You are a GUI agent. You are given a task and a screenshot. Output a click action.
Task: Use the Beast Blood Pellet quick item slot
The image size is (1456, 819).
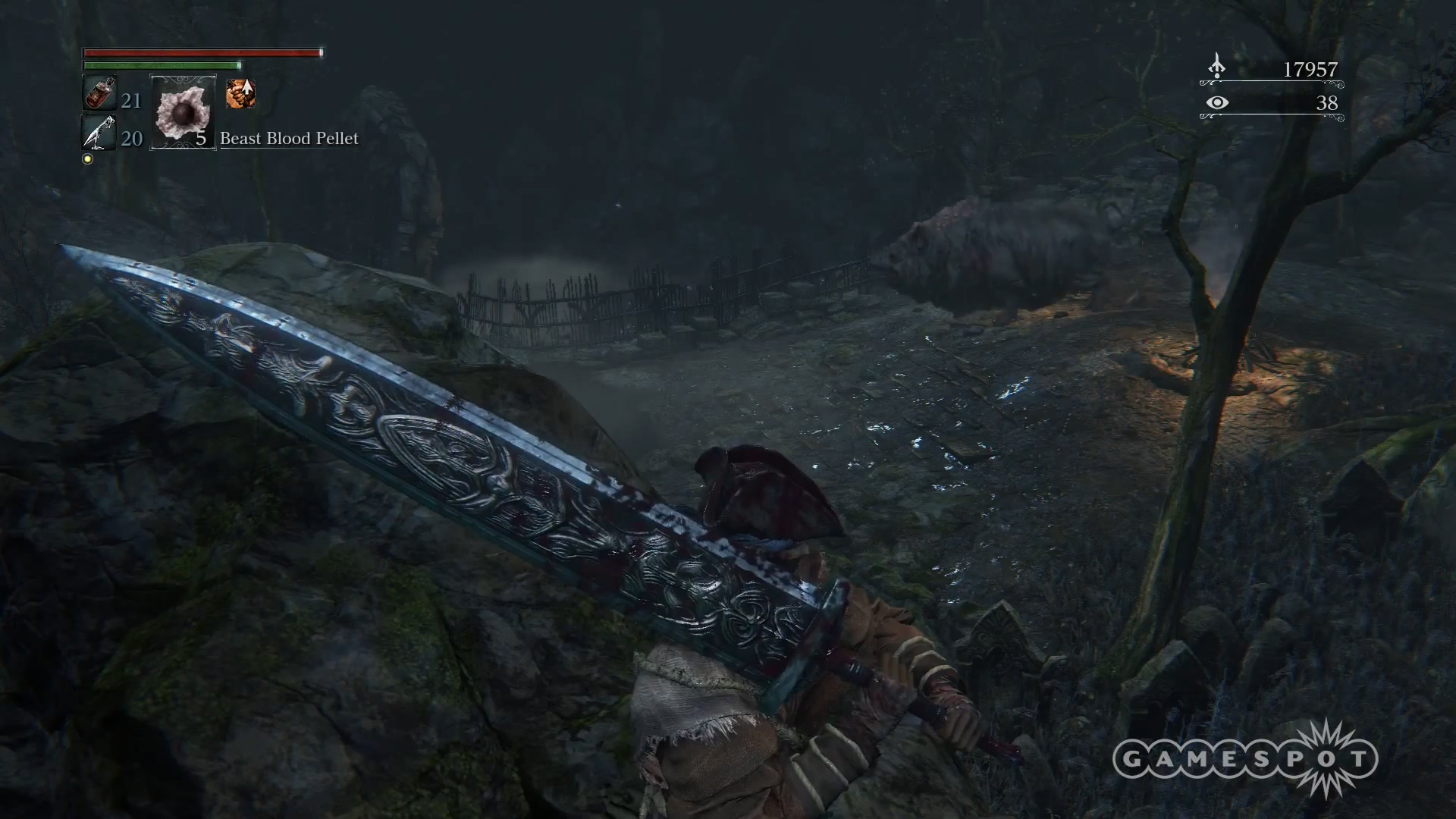[x=183, y=112]
